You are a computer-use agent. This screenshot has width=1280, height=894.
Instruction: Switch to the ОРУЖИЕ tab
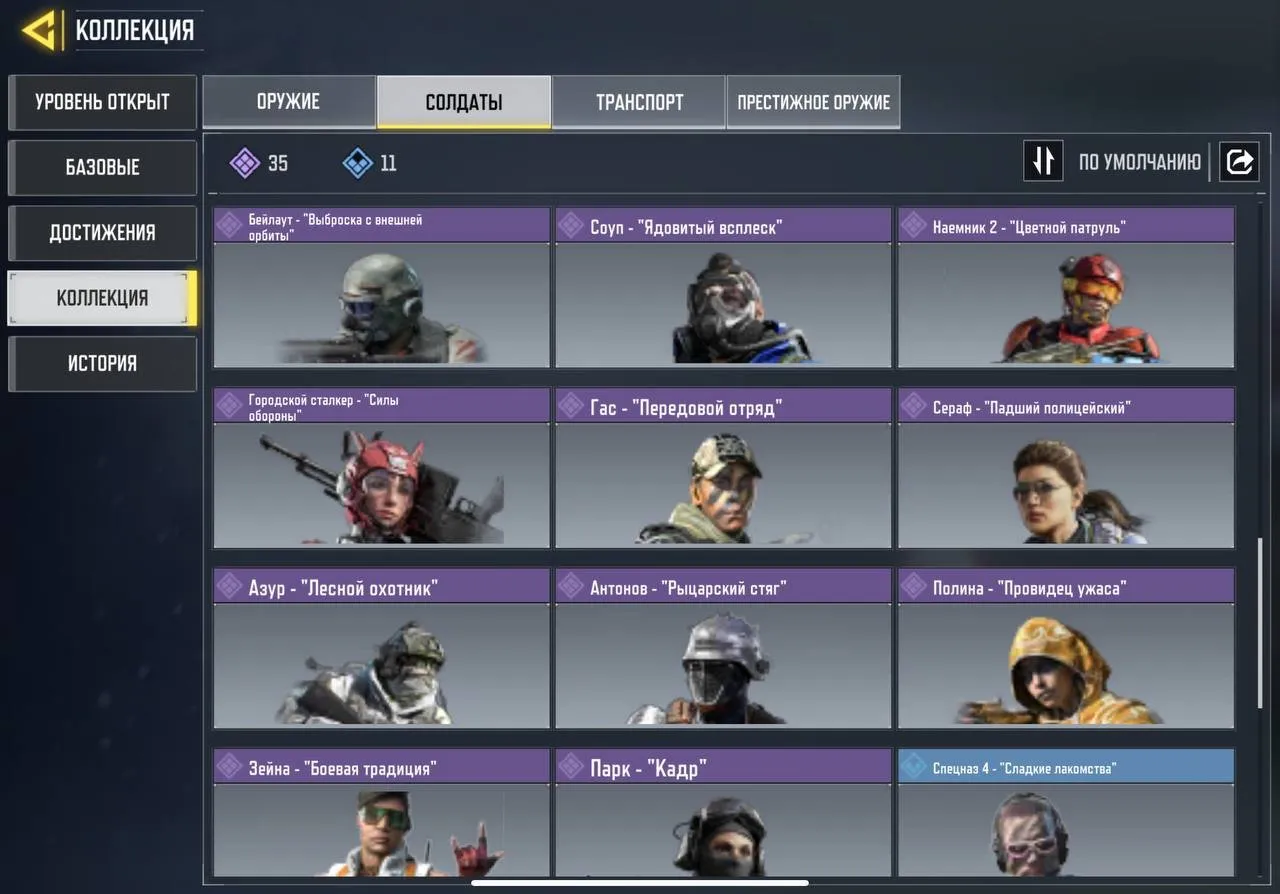pos(289,101)
